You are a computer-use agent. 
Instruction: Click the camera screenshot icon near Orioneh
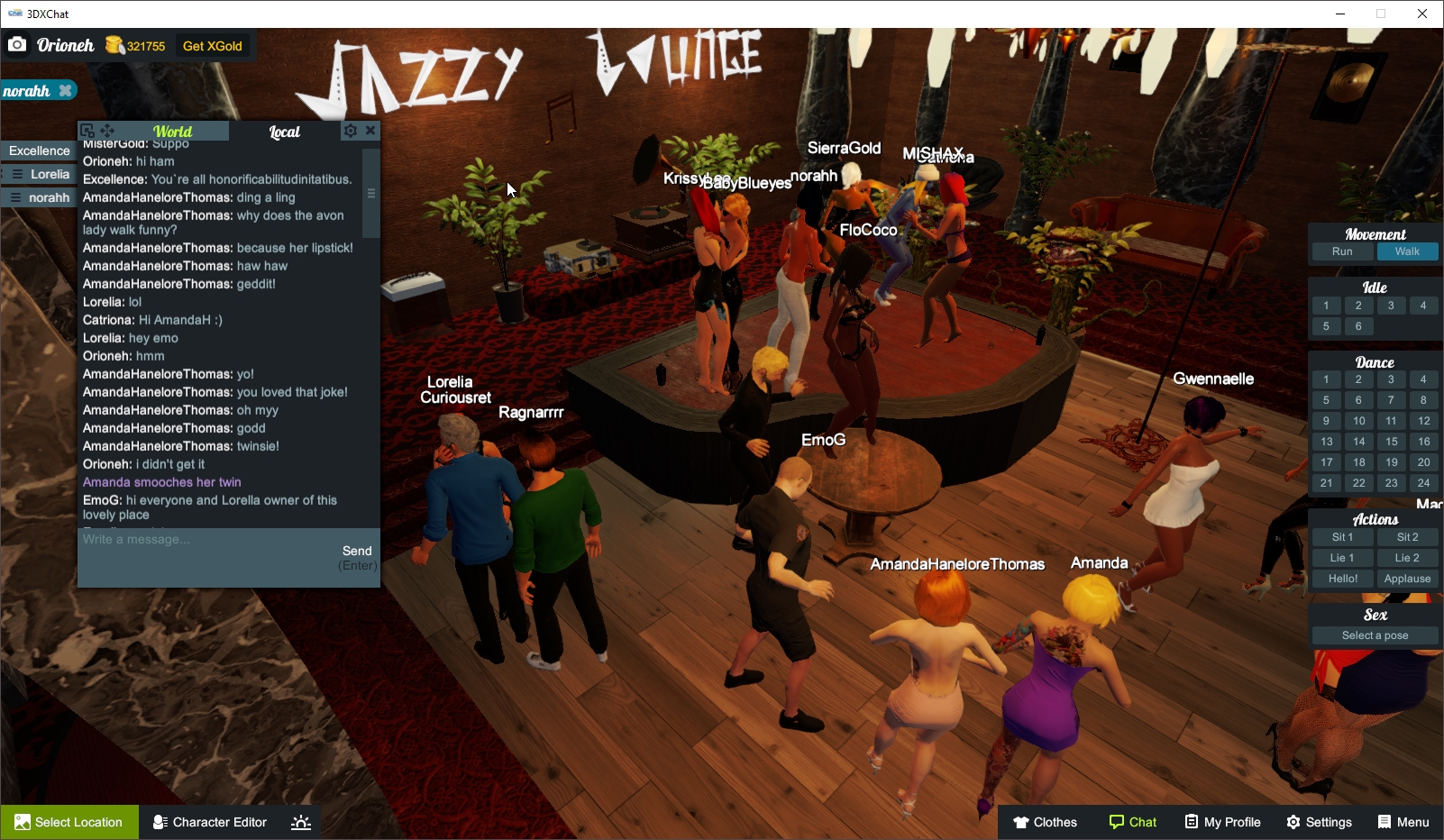point(17,44)
